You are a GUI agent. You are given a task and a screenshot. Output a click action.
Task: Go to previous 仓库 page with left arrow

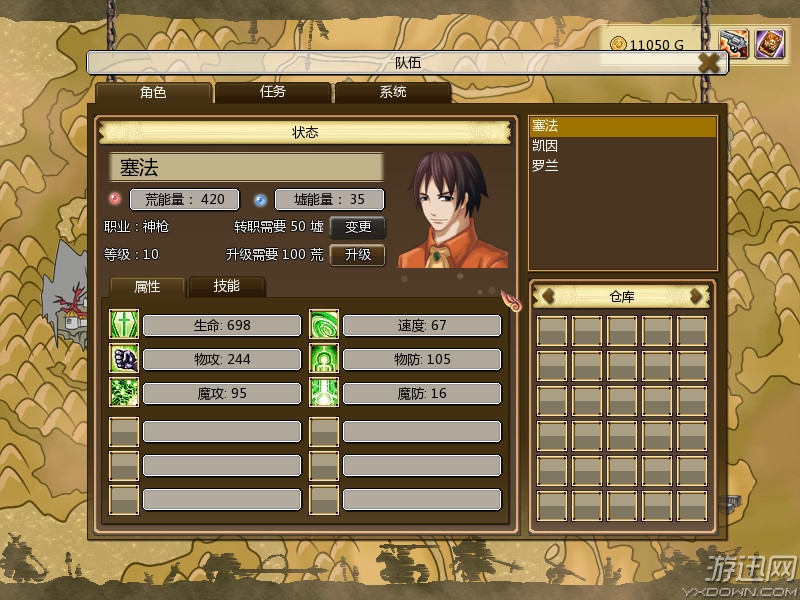coord(548,296)
